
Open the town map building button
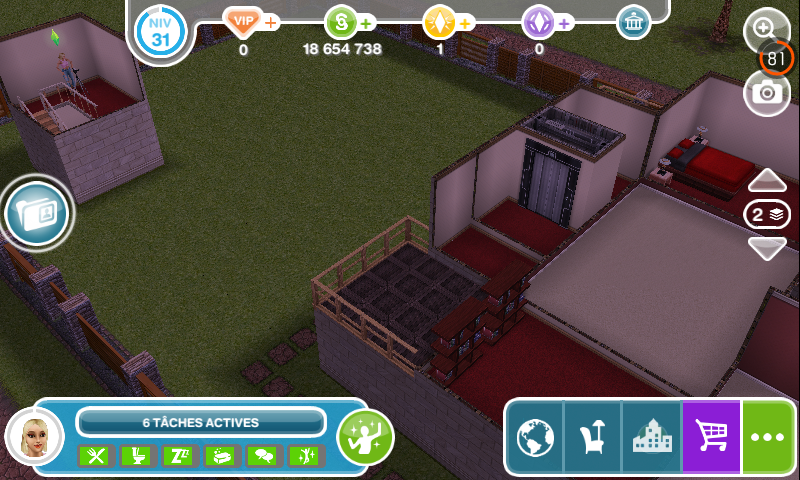[x=651, y=437]
